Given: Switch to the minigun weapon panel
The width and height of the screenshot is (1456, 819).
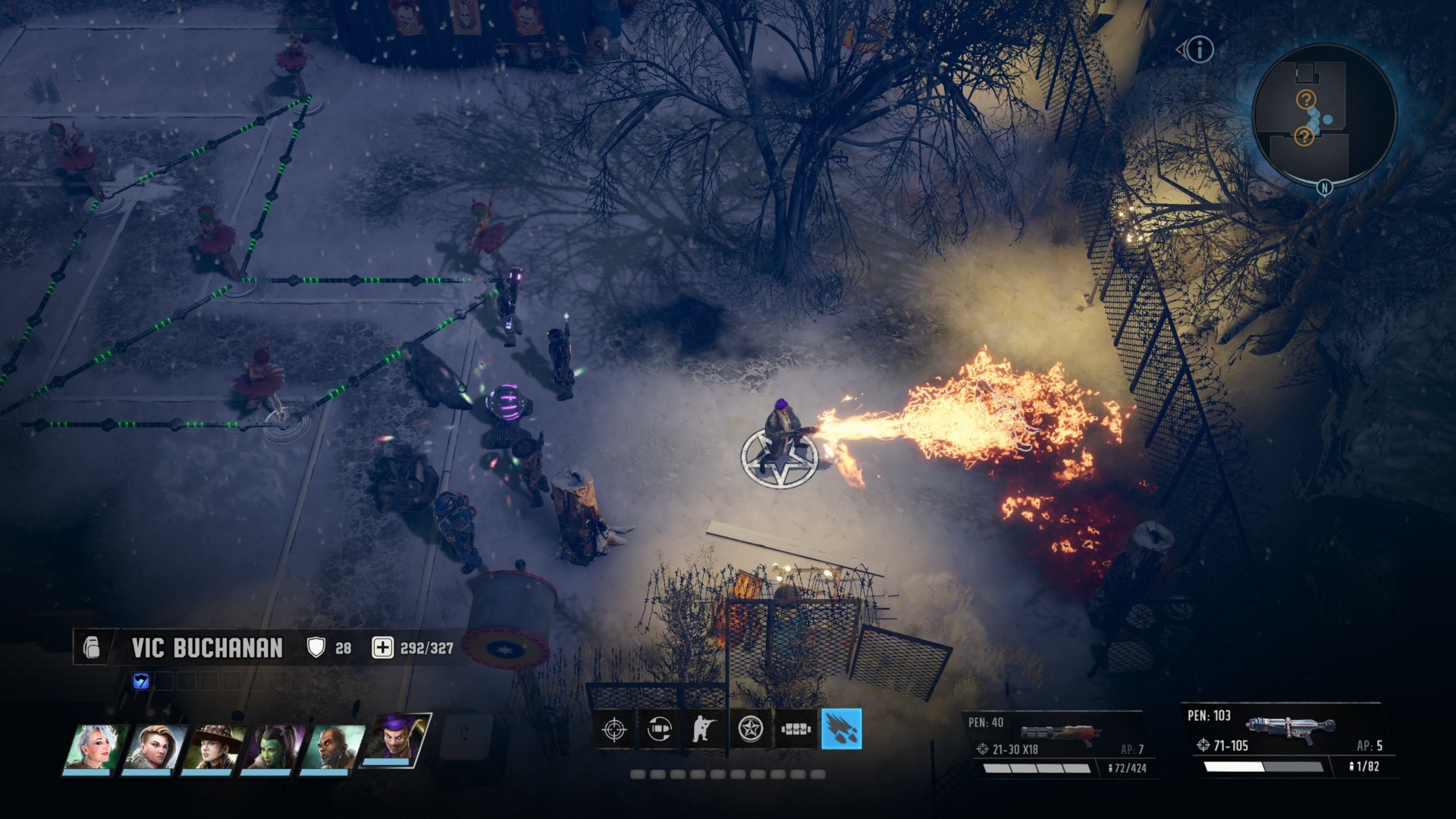Looking at the screenshot, I should click(x=1058, y=744).
